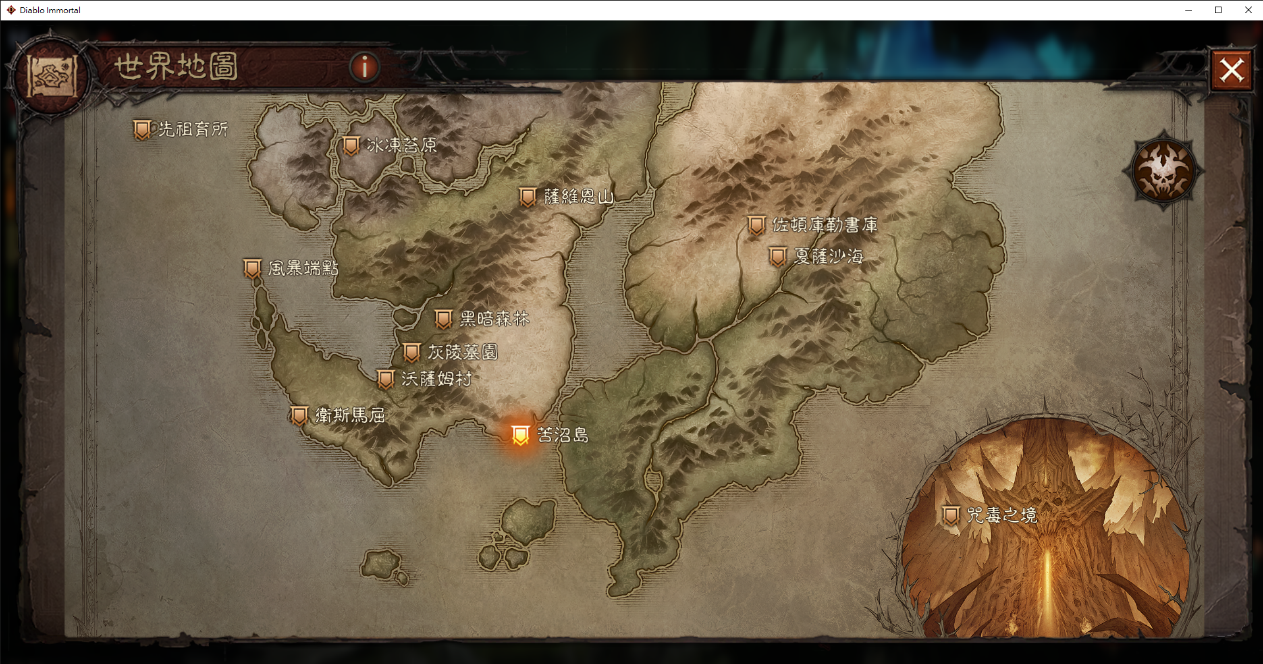1263x664 pixels.
Task: Select the 佐頓庫勒書庫 map marker
Action: coord(757,226)
